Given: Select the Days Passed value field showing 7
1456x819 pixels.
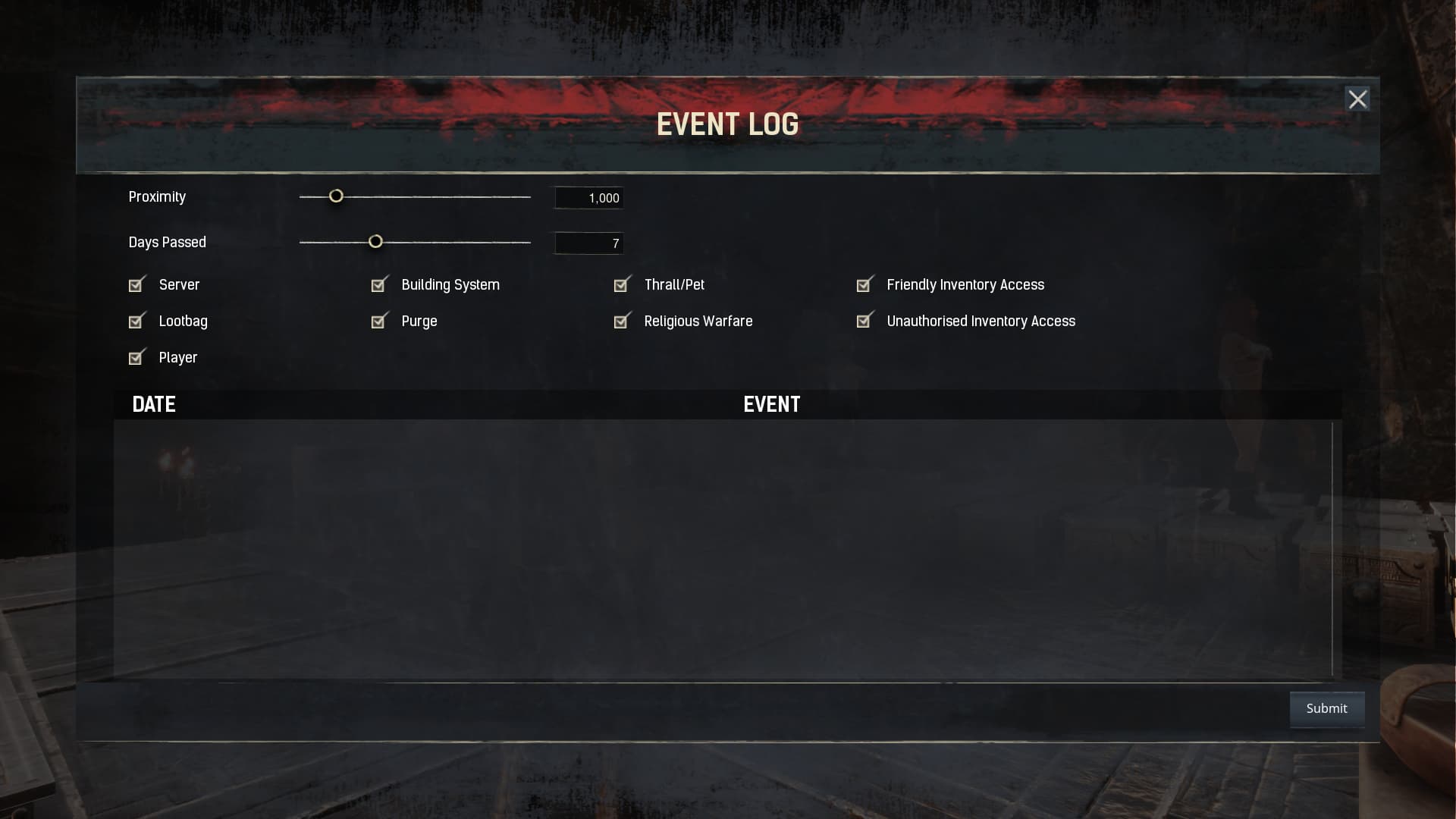Looking at the screenshot, I should coord(588,243).
